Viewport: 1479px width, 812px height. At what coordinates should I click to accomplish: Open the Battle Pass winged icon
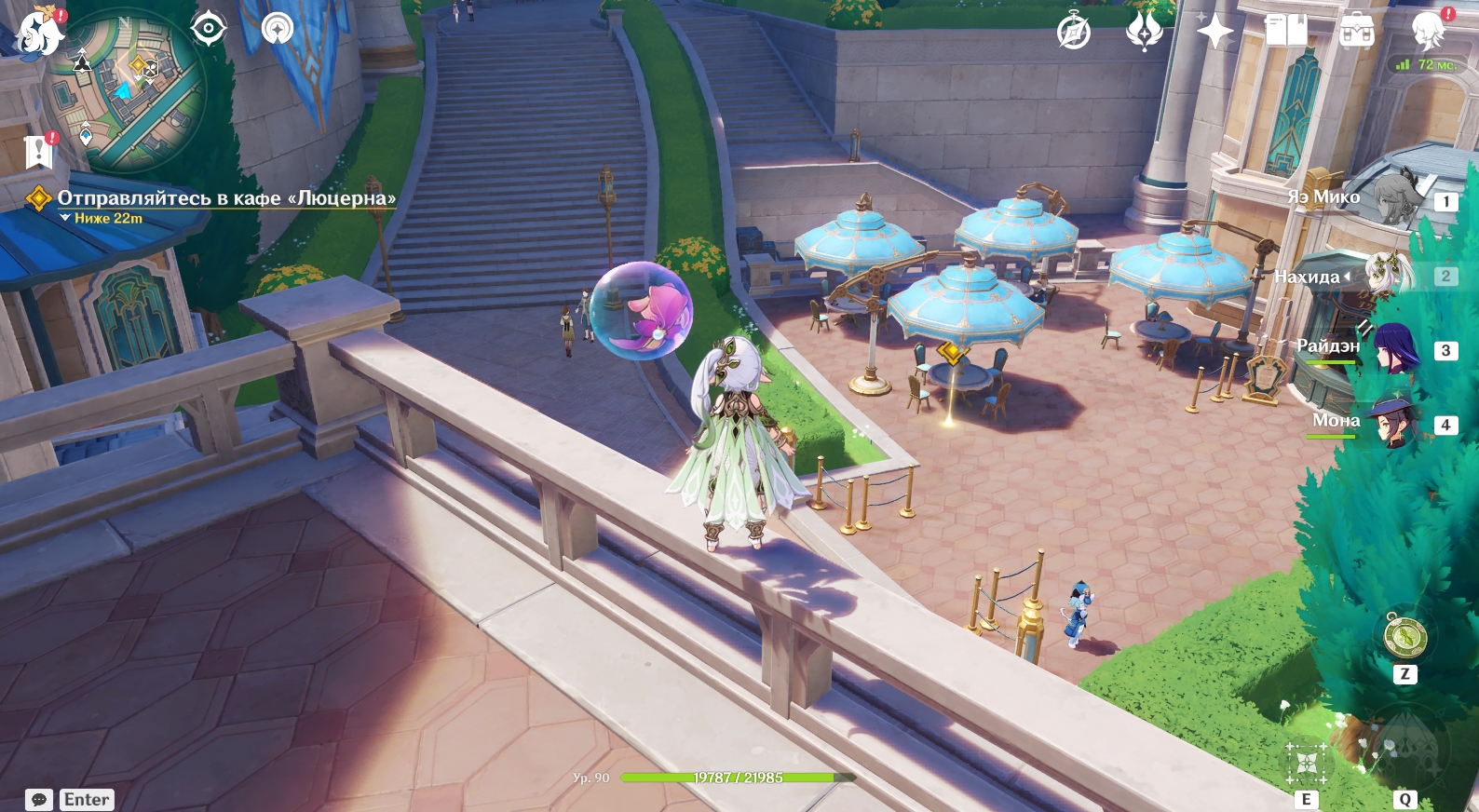click(1144, 31)
